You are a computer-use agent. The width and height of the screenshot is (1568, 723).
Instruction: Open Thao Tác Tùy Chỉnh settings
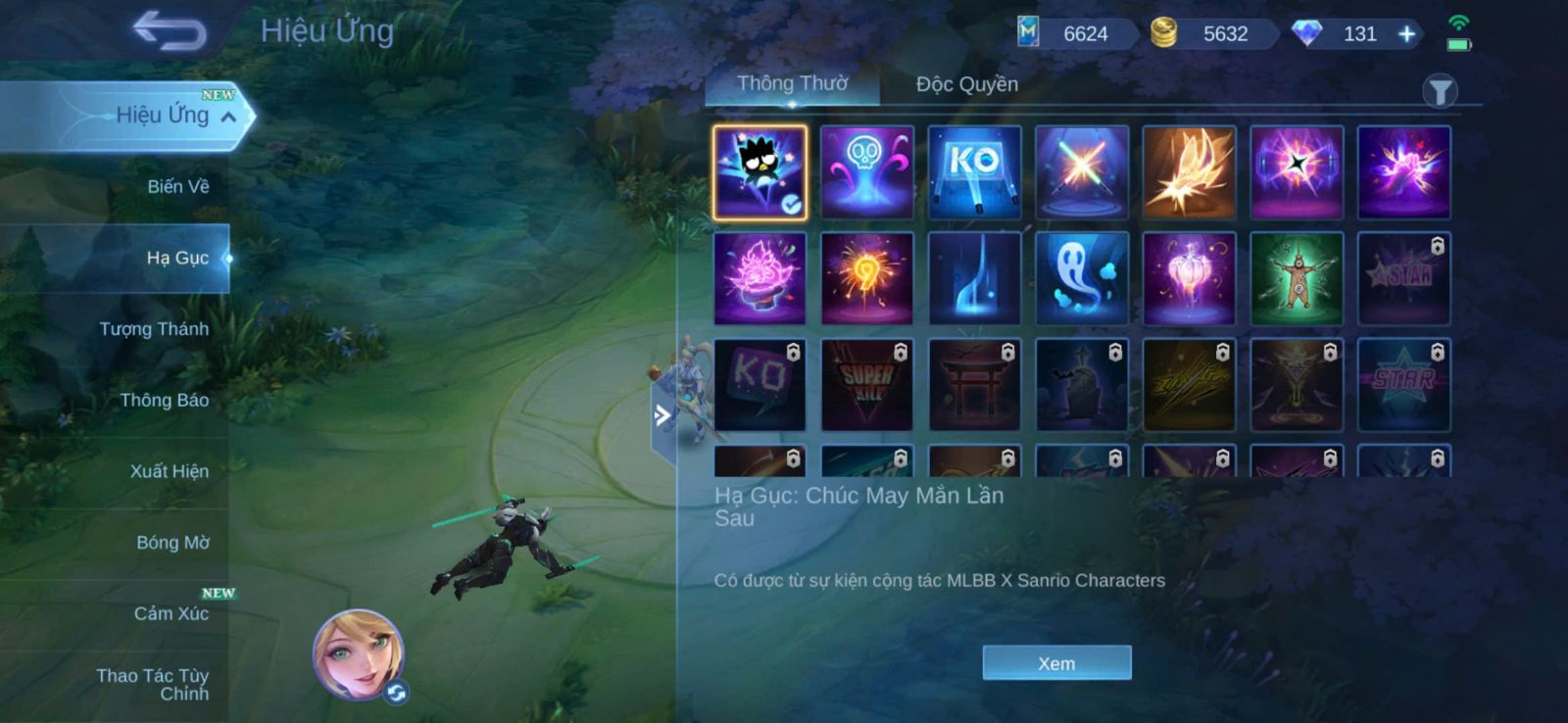(153, 684)
